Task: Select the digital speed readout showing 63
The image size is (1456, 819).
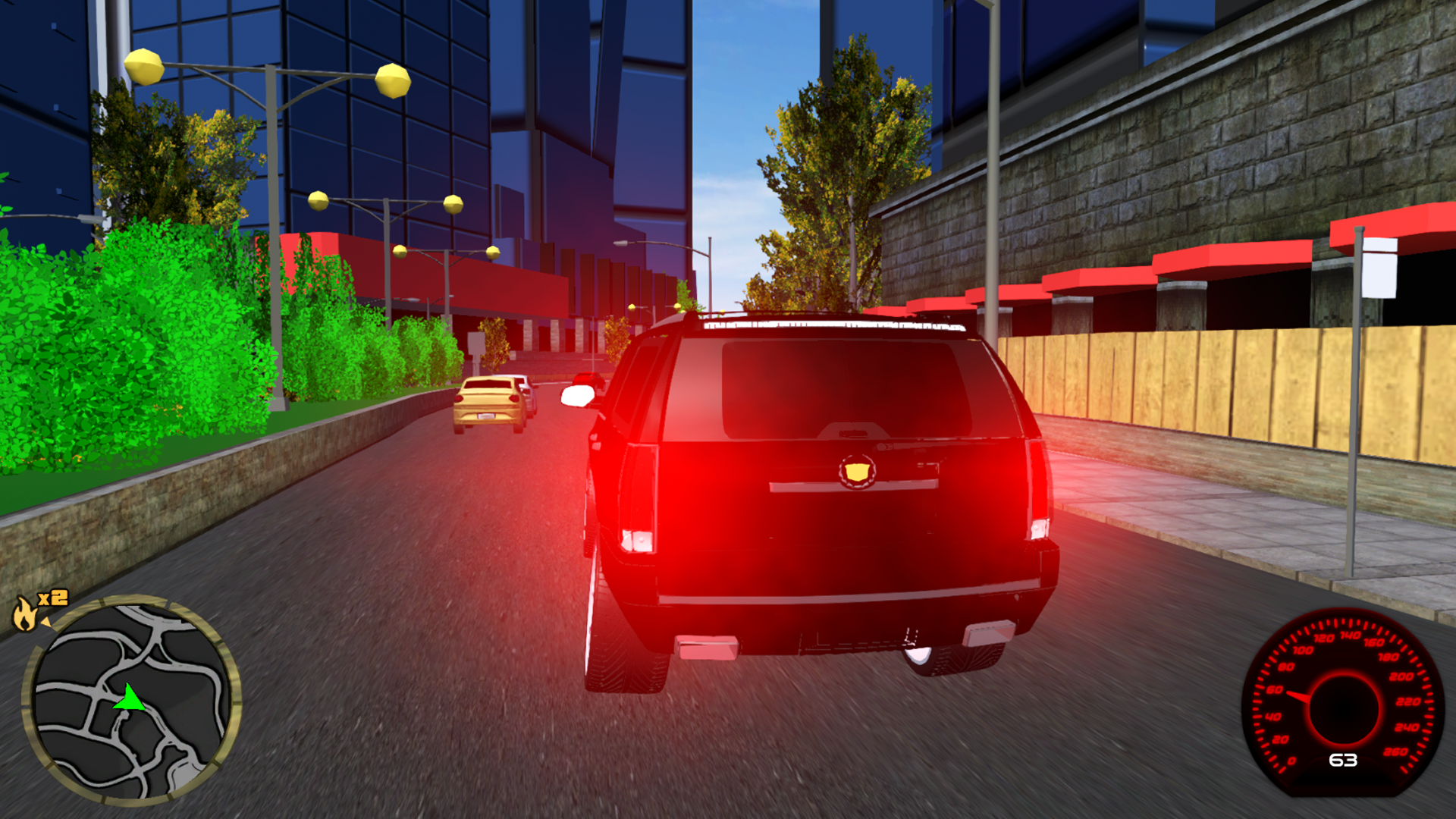Action: pyautogui.click(x=1343, y=760)
